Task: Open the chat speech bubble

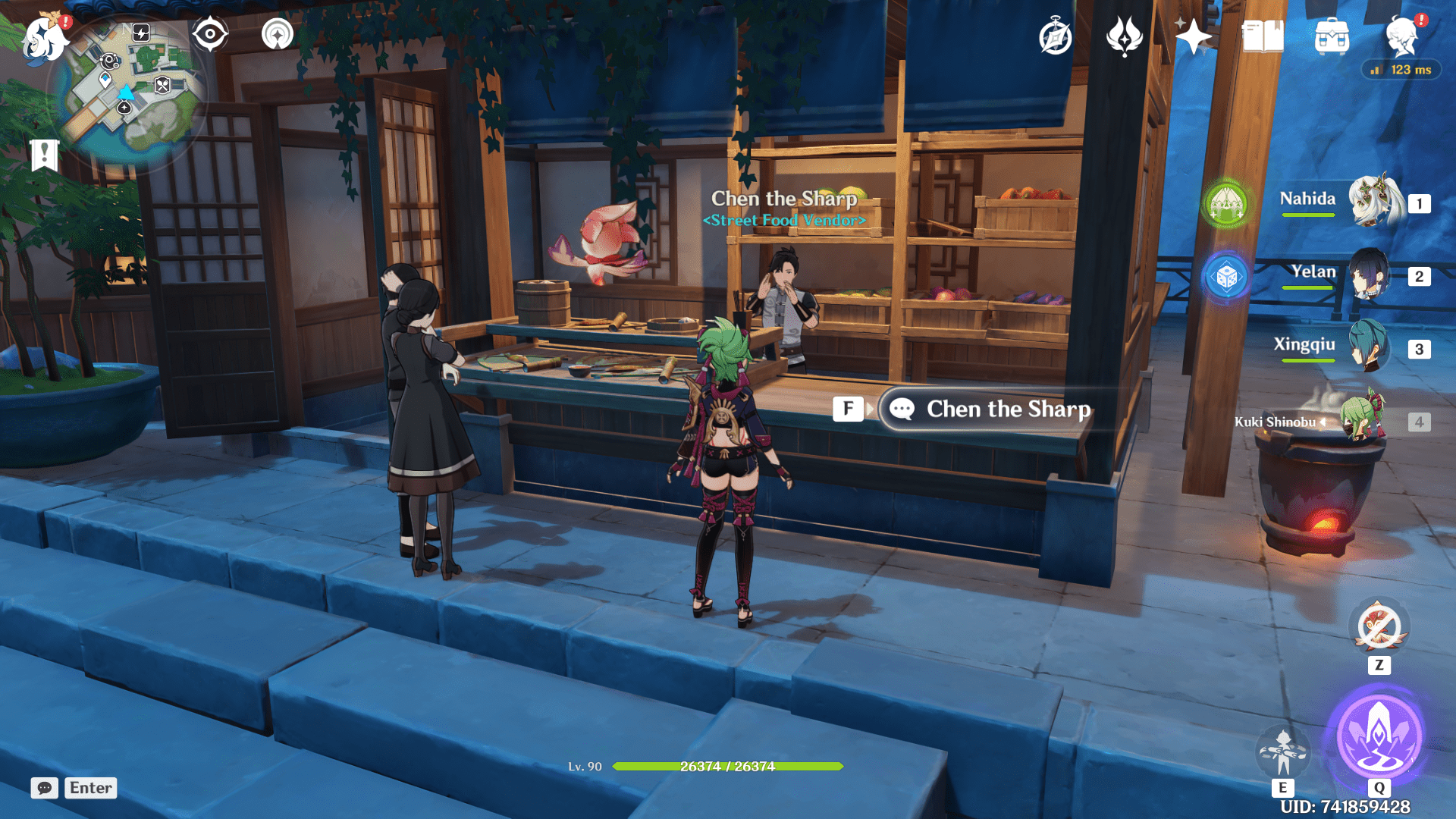Action: (x=45, y=788)
